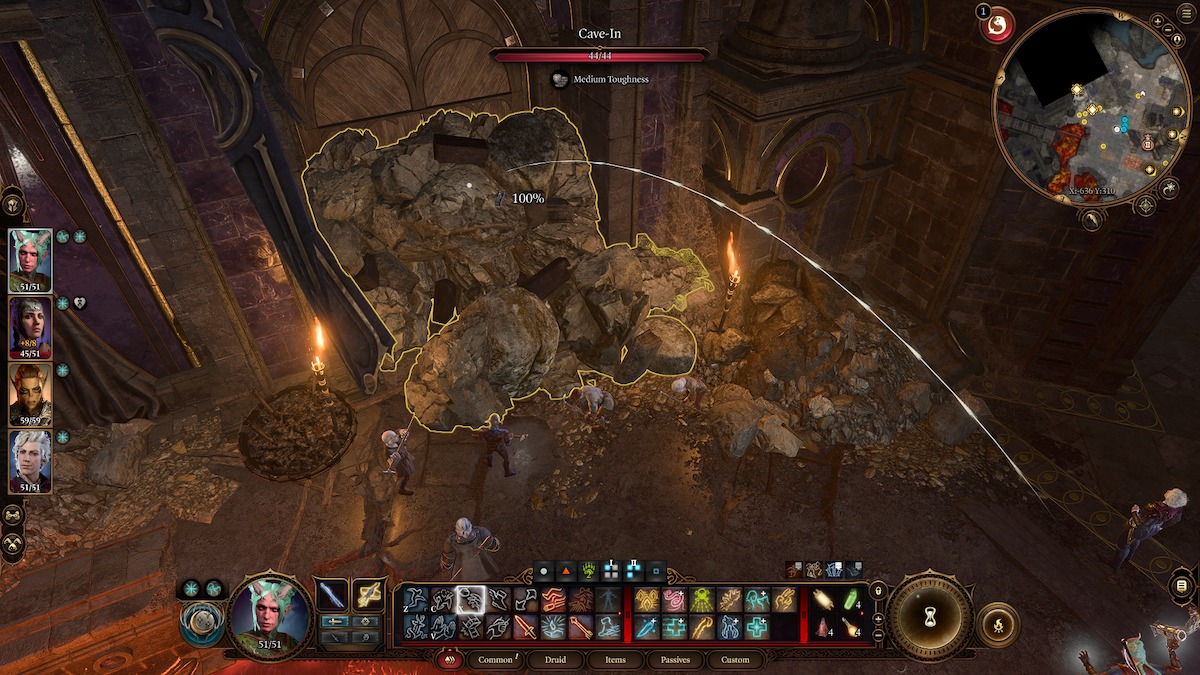Select the green potion hotbar item

click(x=852, y=599)
